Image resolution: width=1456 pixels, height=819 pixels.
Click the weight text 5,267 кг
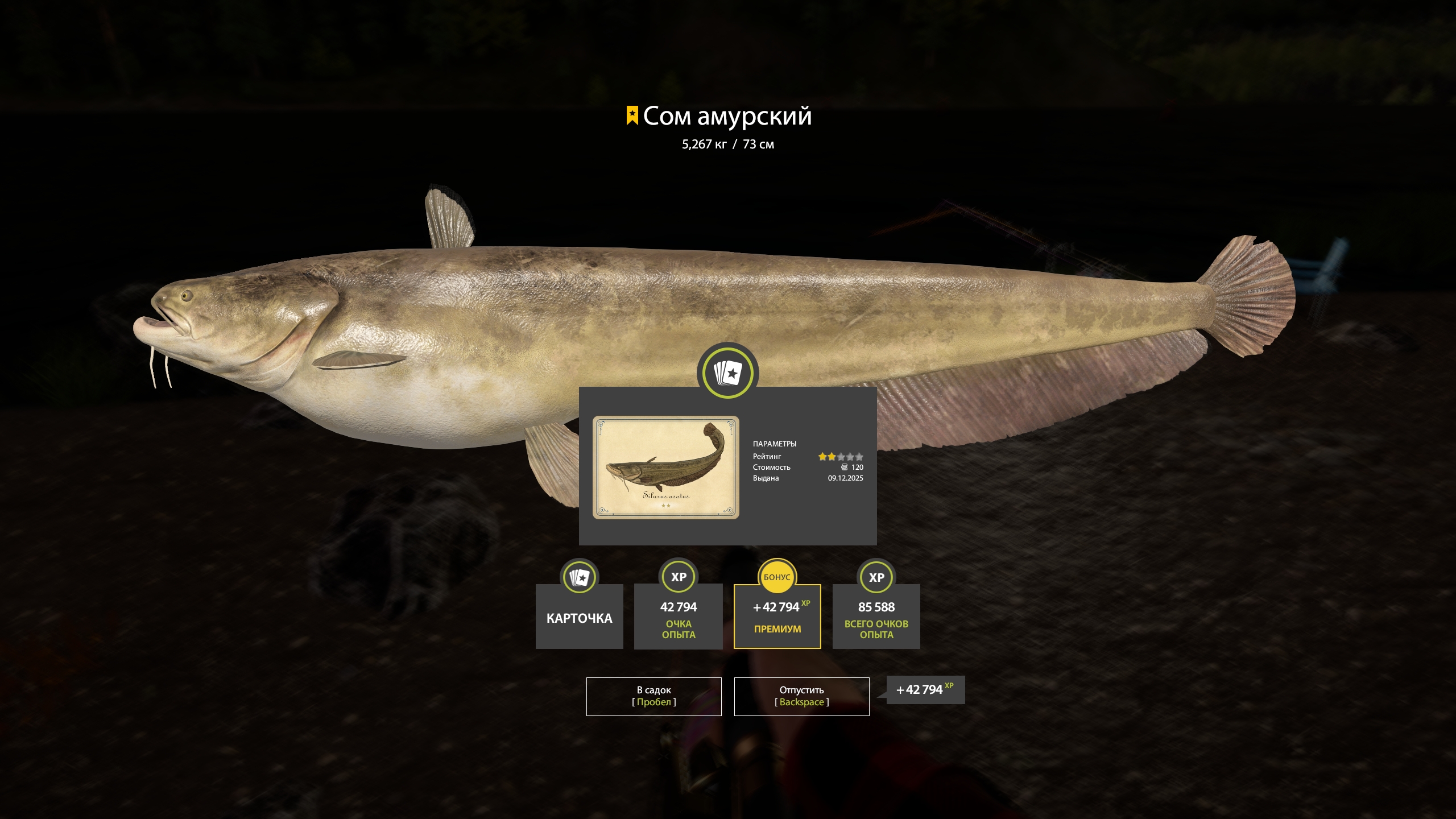[x=704, y=144]
